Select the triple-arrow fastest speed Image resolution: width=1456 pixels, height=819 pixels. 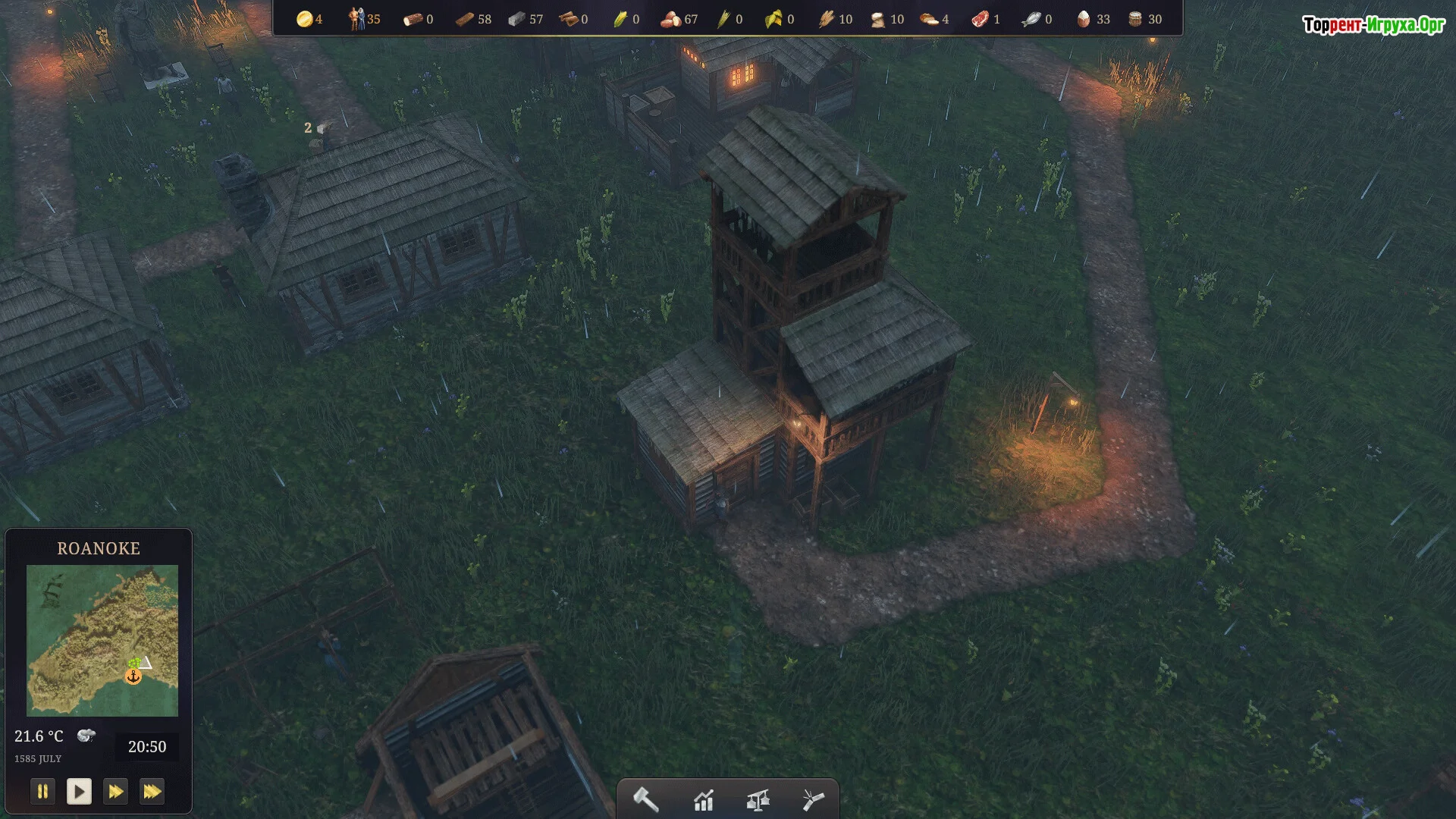[x=152, y=792]
